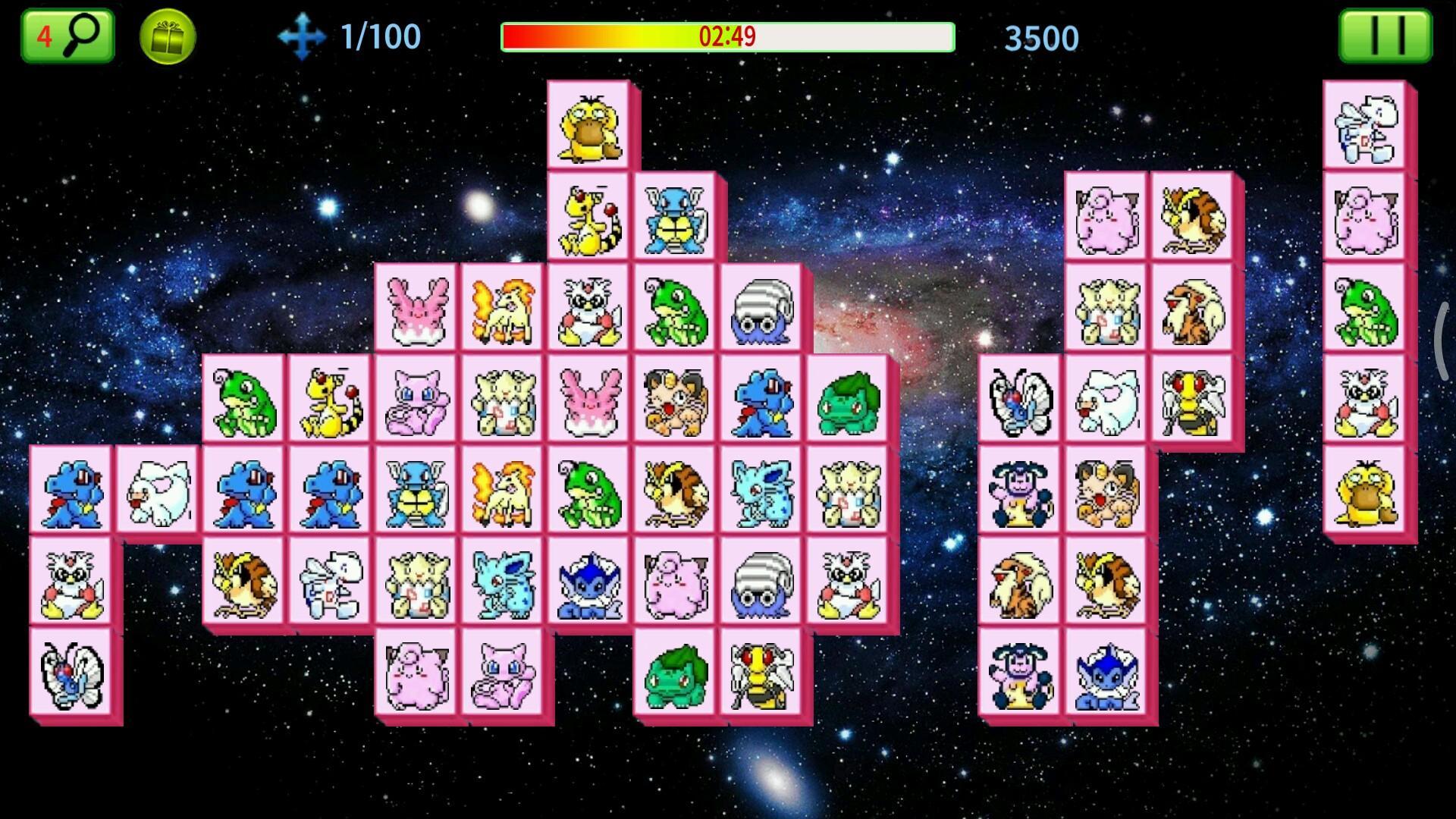Select the Psyduck tile at the top

click(x=588, y=130)
